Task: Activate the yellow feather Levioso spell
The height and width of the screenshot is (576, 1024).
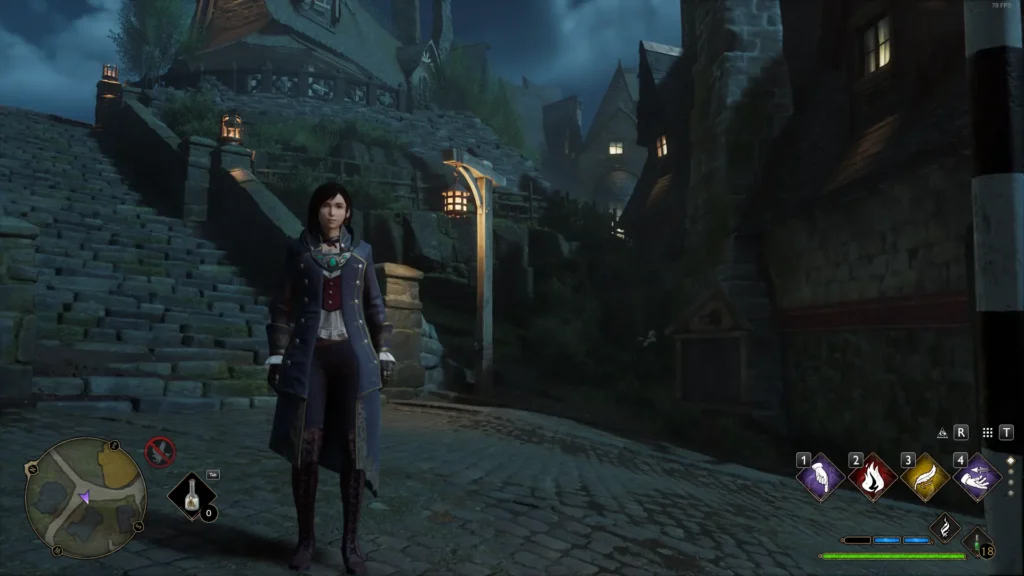Action: pos(925,477)
